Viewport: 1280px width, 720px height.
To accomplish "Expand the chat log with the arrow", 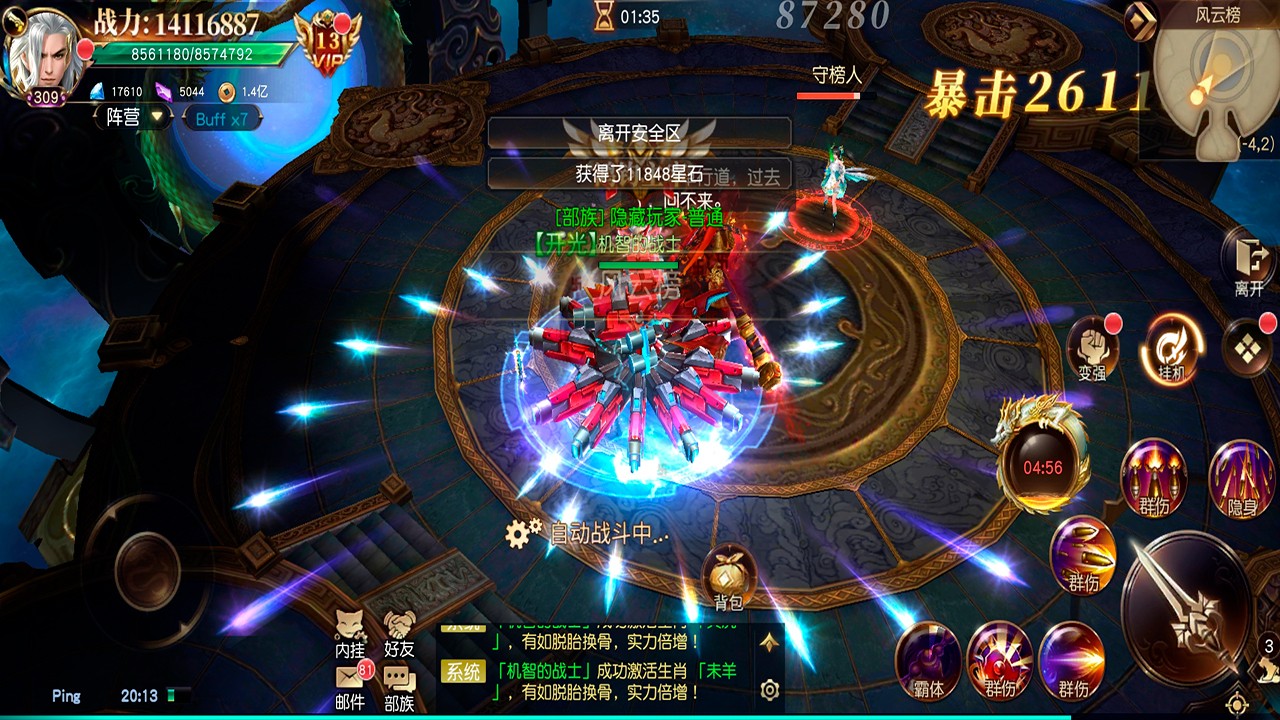I will [769, 642].
